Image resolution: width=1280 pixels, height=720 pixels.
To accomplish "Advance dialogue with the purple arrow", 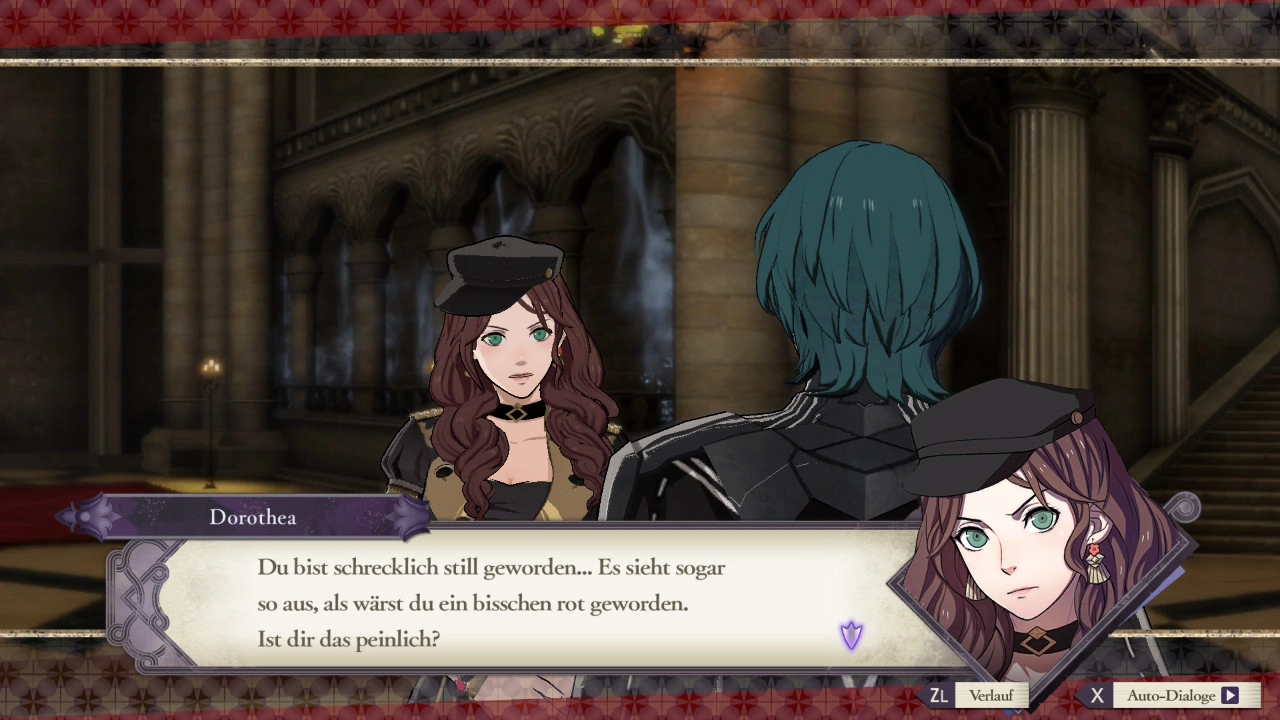I will tap(851, 635).
